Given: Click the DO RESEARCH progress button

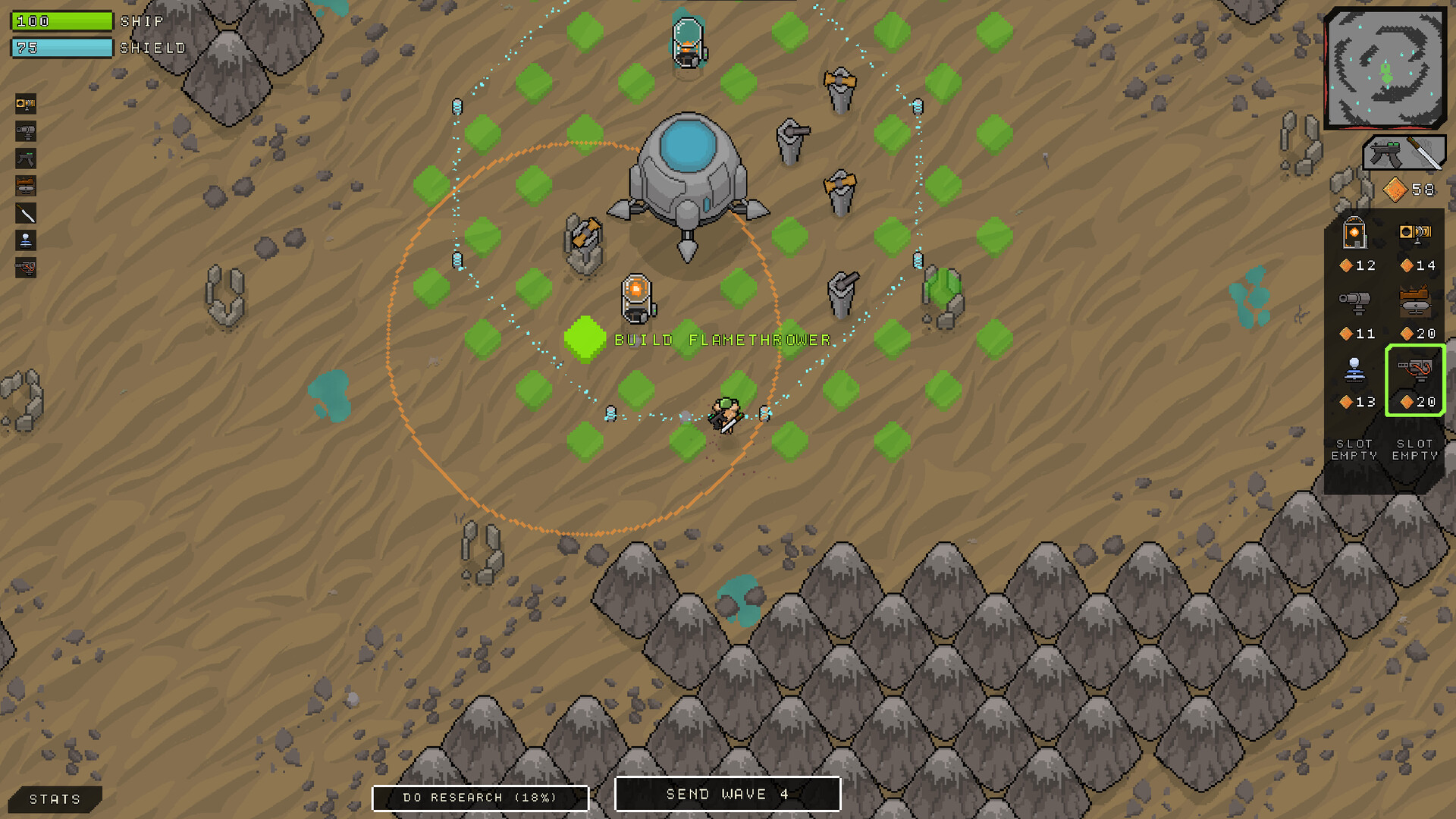Looking at the screenshot, I should 481,797.
